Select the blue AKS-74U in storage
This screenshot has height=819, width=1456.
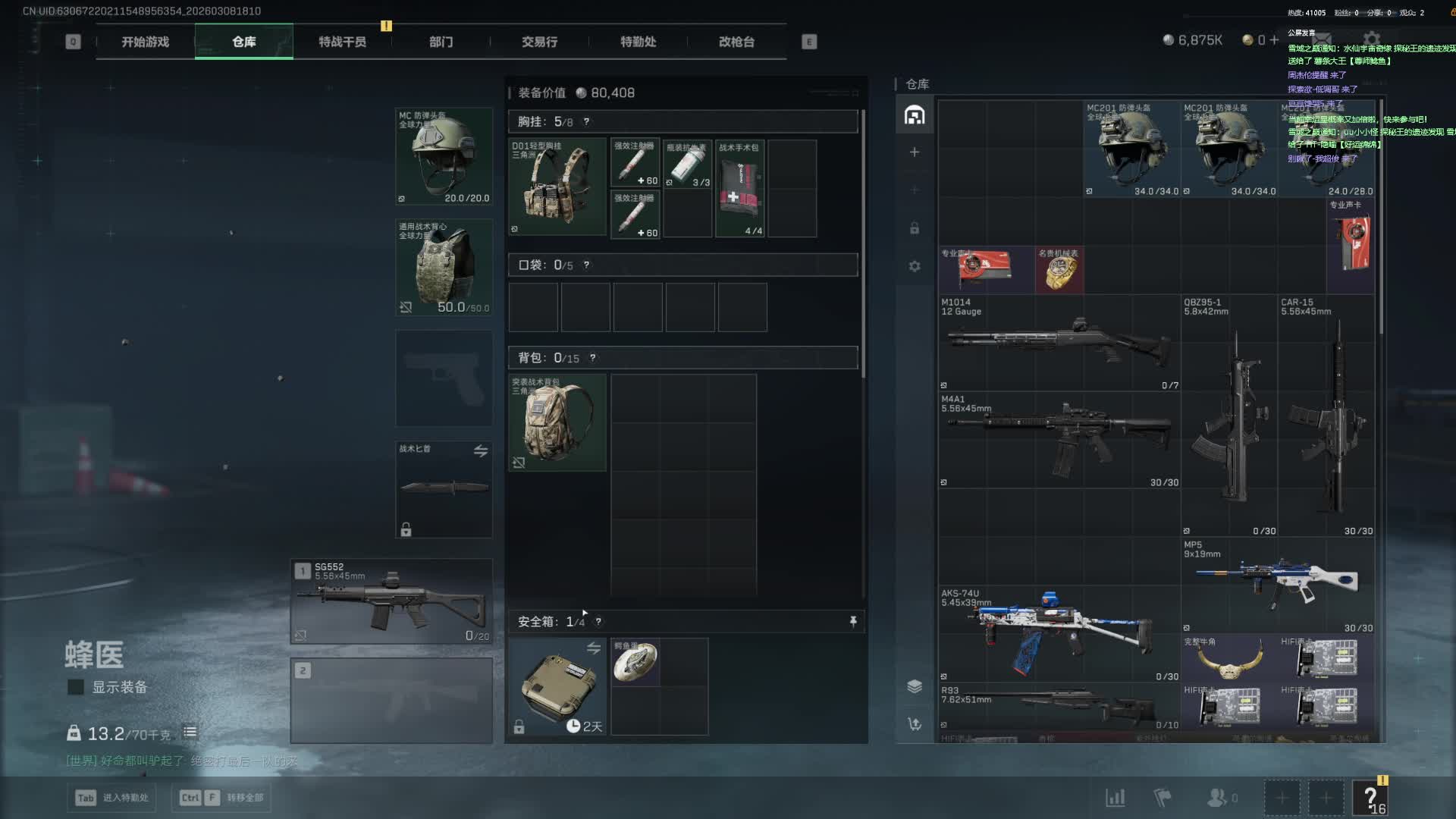click(x=1059, y=633)
